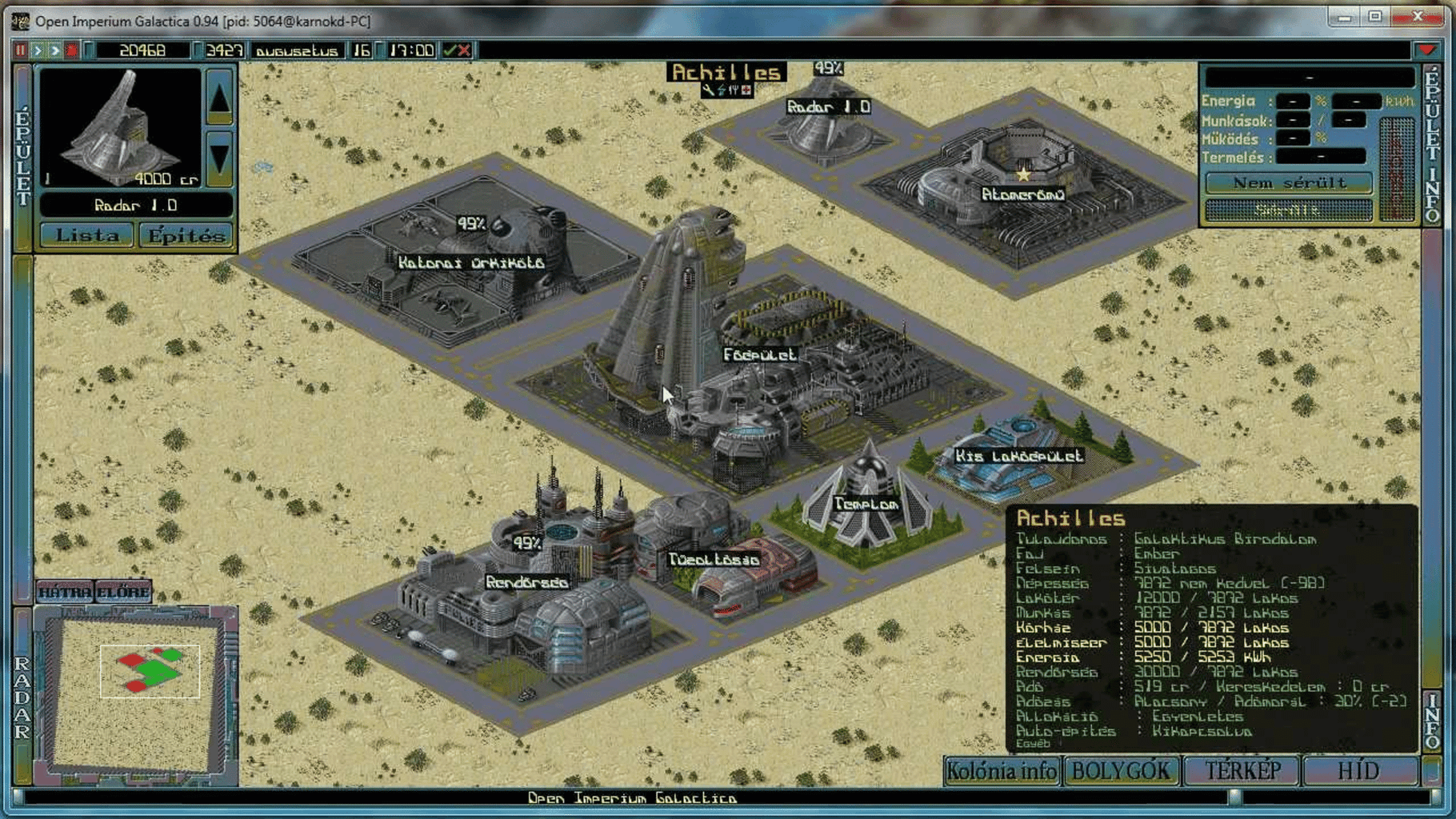Click the HÁTRA button above the radar
Viewport: 1456px width, 819px height.
(x=65, y=593)
